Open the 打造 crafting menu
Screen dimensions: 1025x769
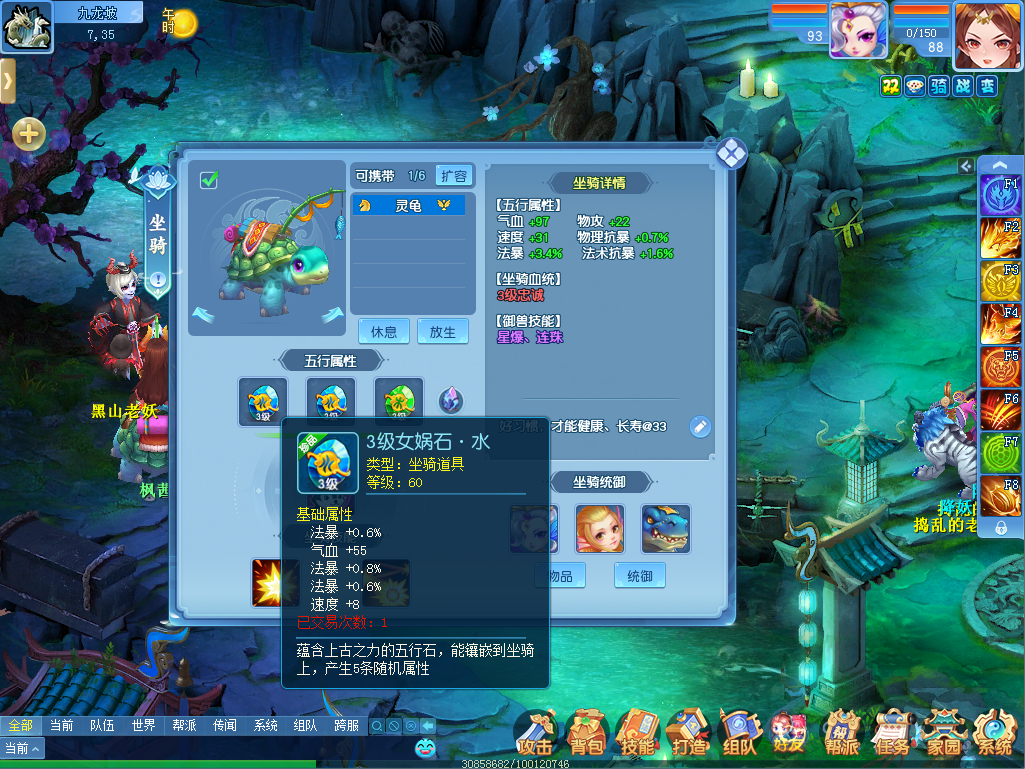688,737
